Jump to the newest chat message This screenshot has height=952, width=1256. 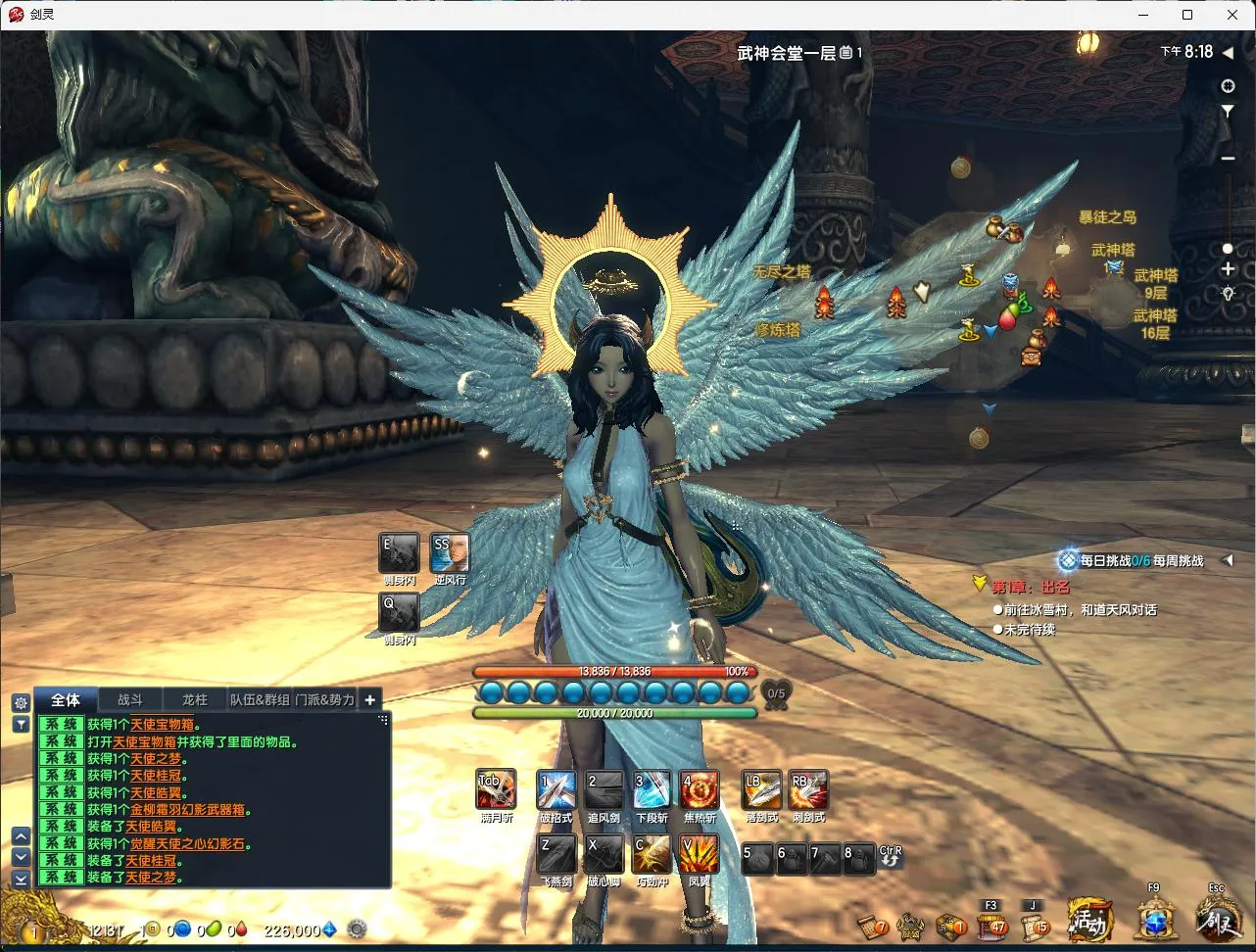click(21, 879)
